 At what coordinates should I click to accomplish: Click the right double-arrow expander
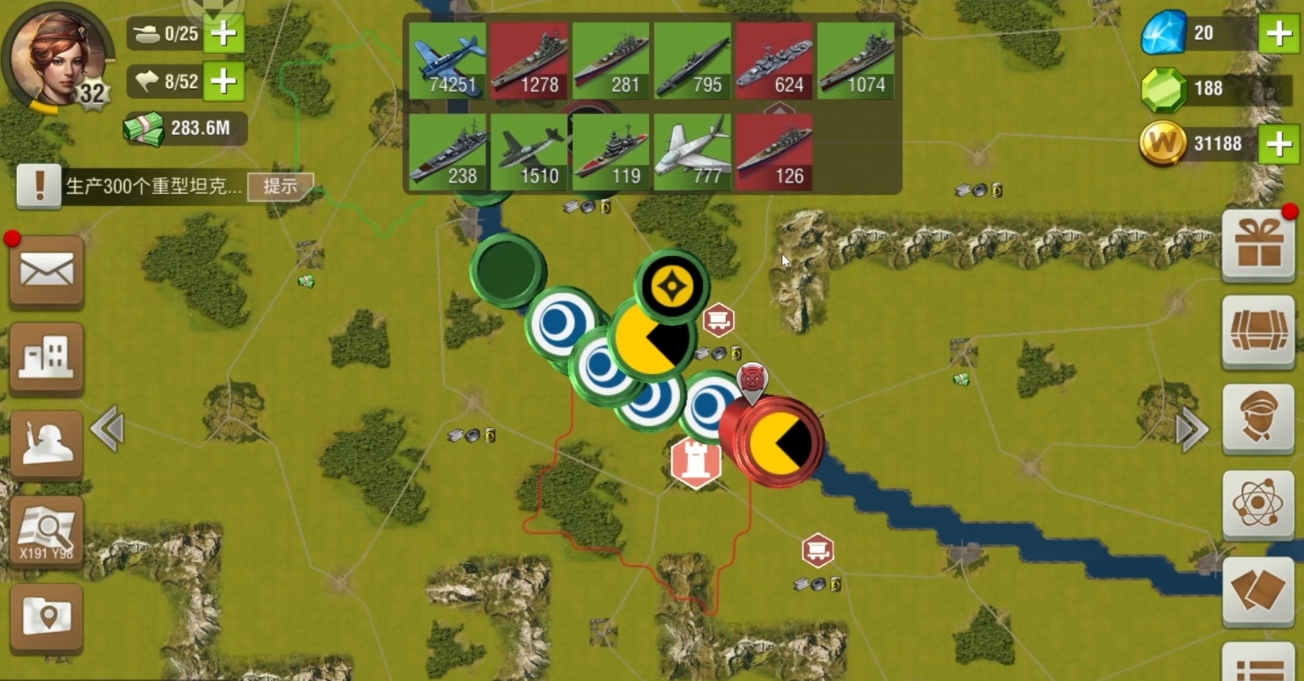(1191, 430)
